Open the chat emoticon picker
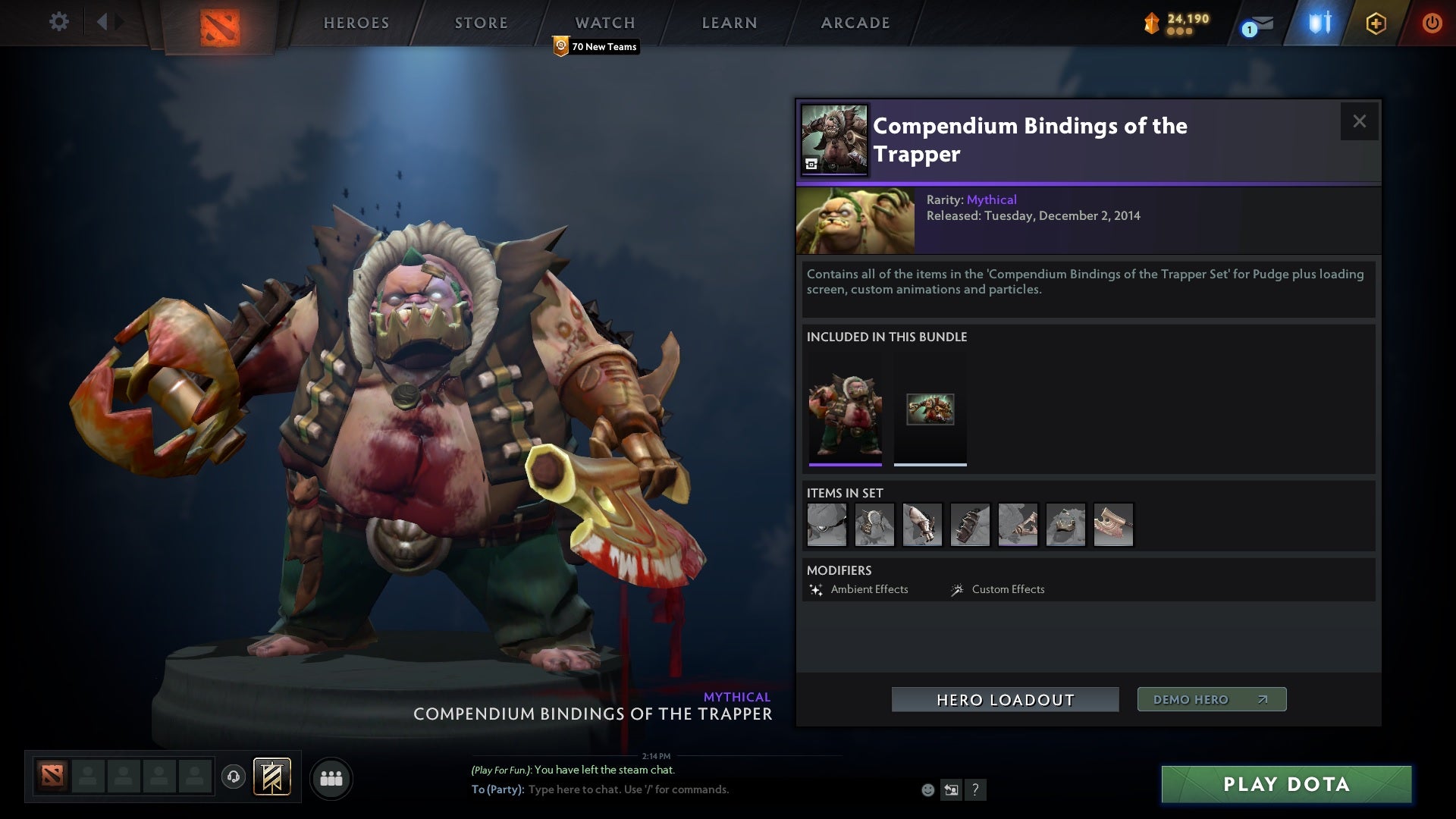Screen dimensions: 1456x819 [x=927, y=790]
